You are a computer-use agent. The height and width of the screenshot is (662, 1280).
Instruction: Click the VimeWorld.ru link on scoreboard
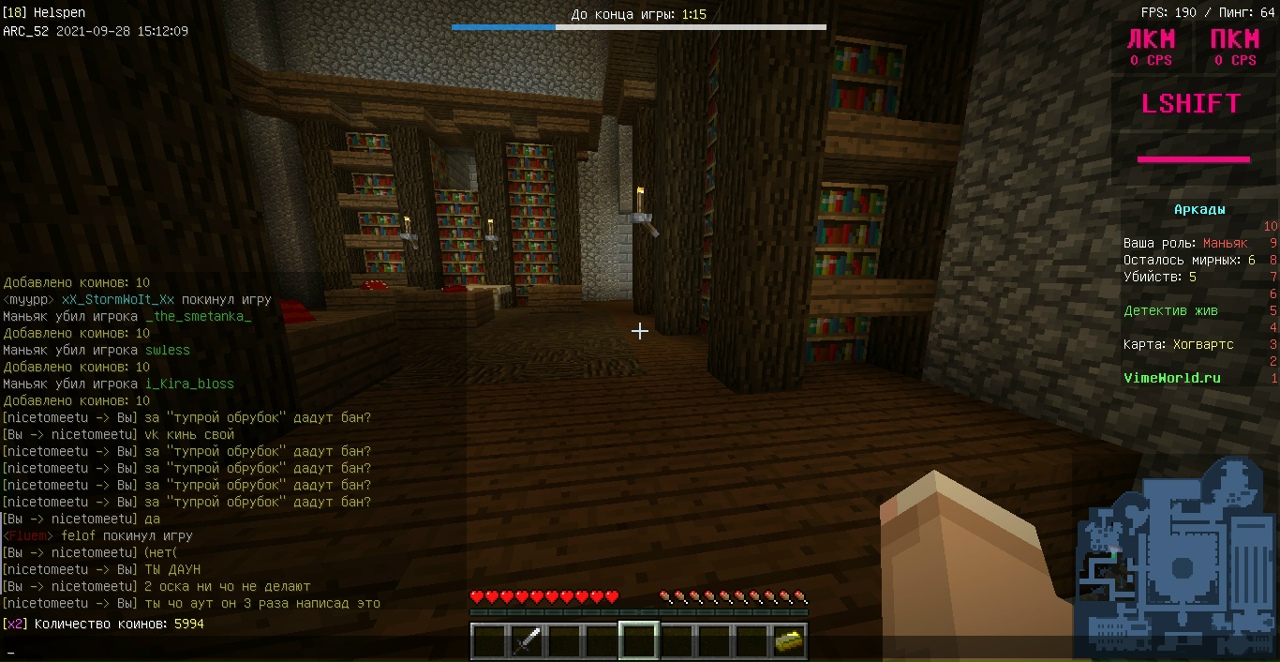1171,378
